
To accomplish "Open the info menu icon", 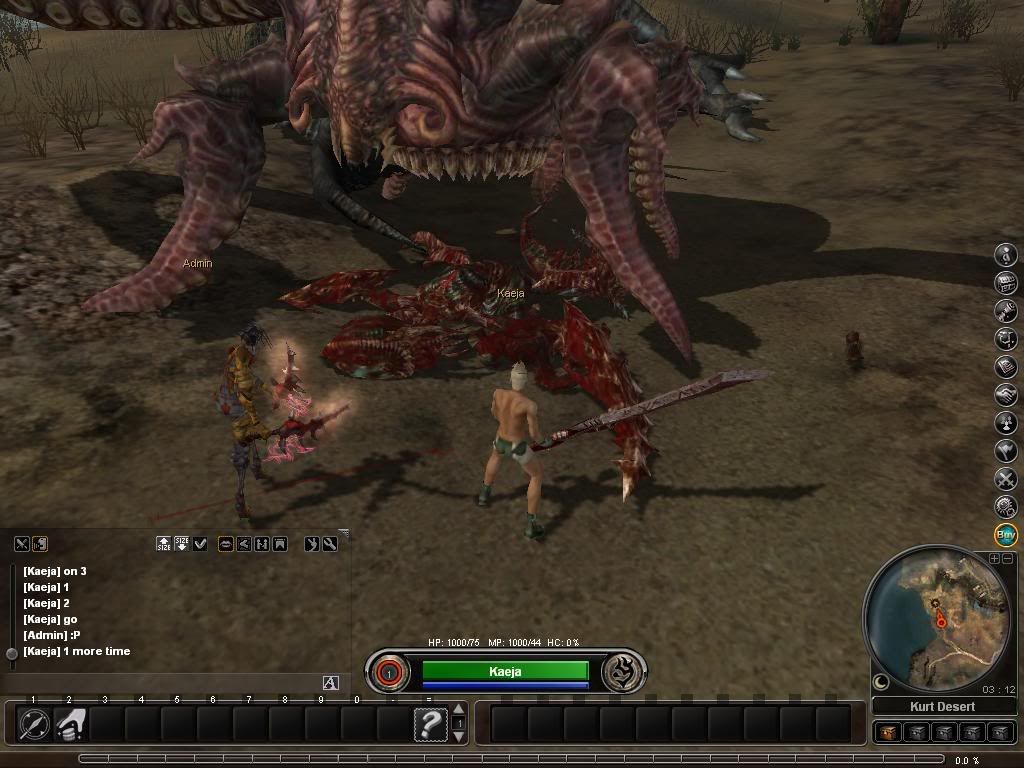I will (x=1006, y=255).
